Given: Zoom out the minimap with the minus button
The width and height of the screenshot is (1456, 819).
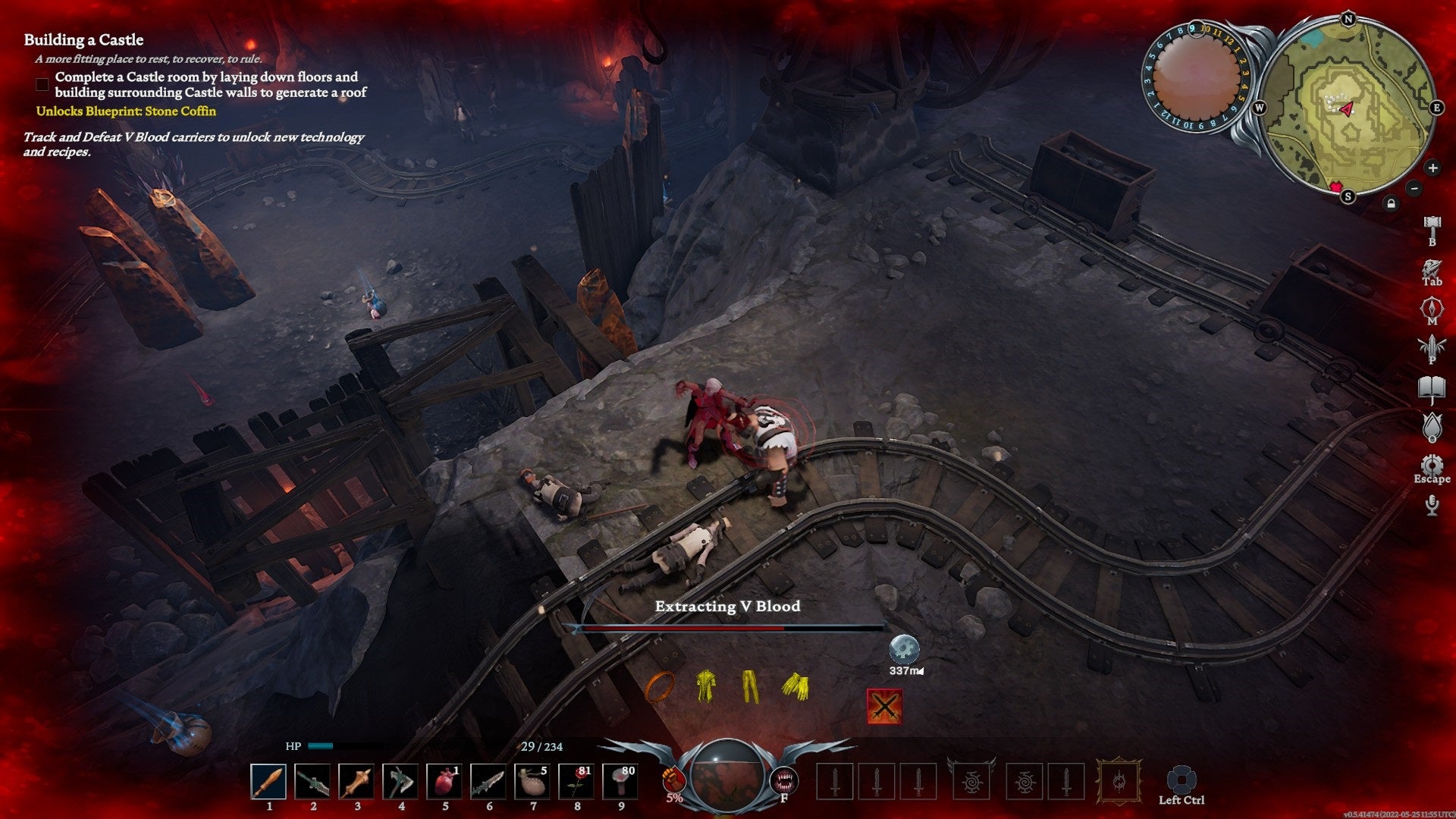Looking at the screenshot, I should [x=1414, y=189].
